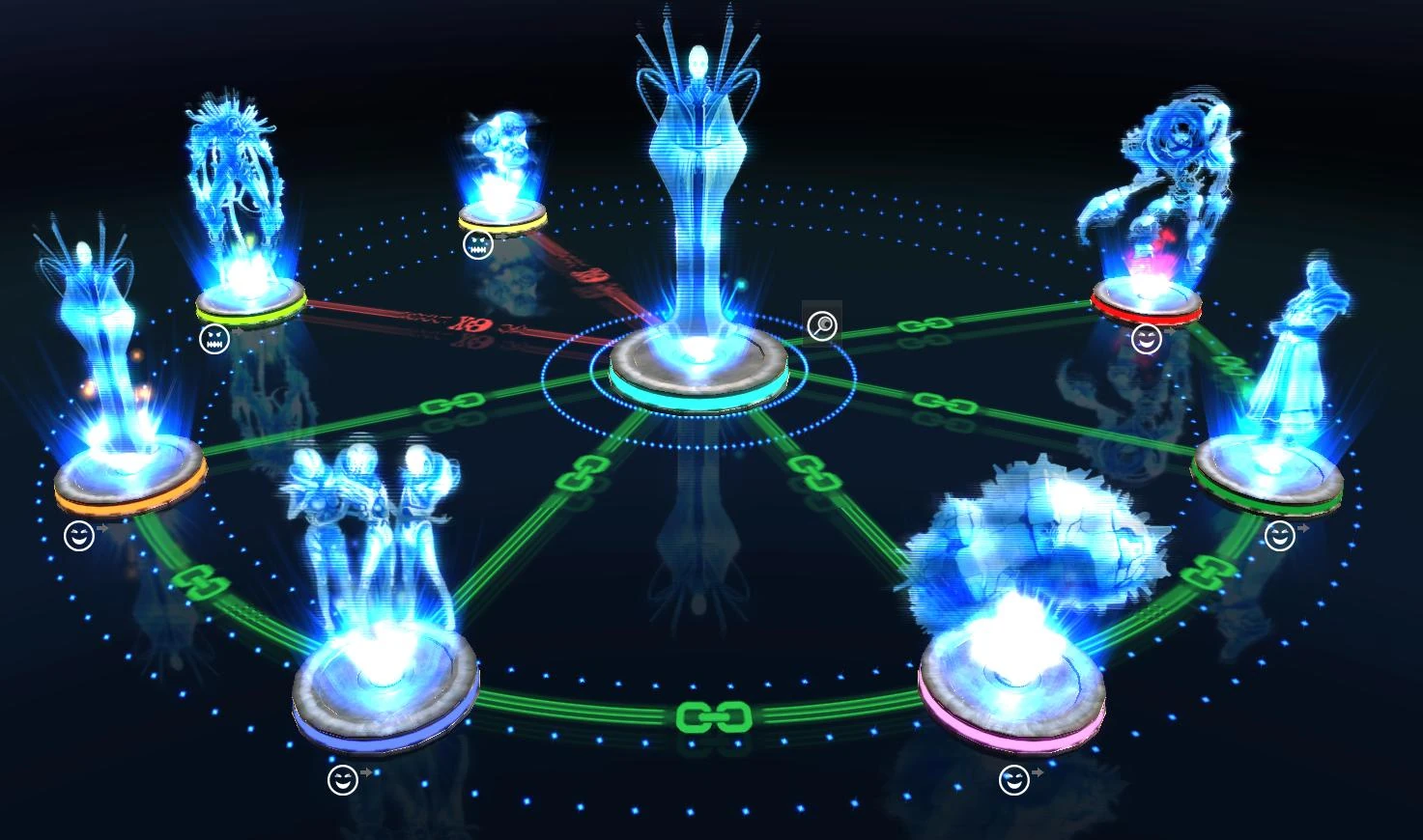1423x840 pixels.
Task: Click the arrow beside the pink pedestal's smiley
Action: [1038, 771]
